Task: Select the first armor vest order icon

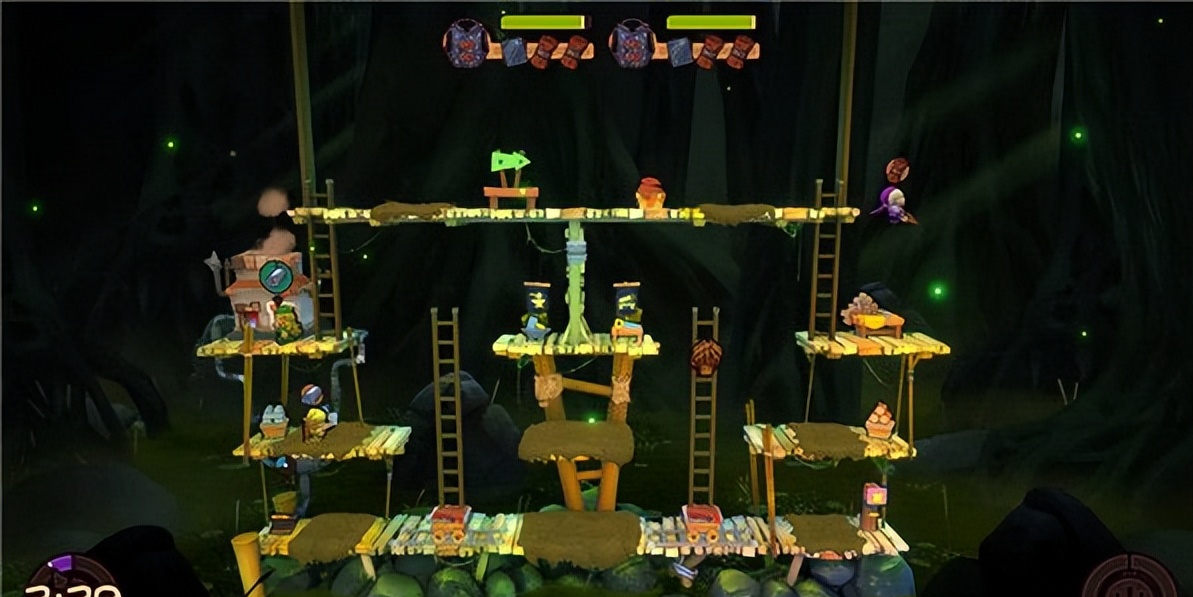Action: (x=466, y=44)
